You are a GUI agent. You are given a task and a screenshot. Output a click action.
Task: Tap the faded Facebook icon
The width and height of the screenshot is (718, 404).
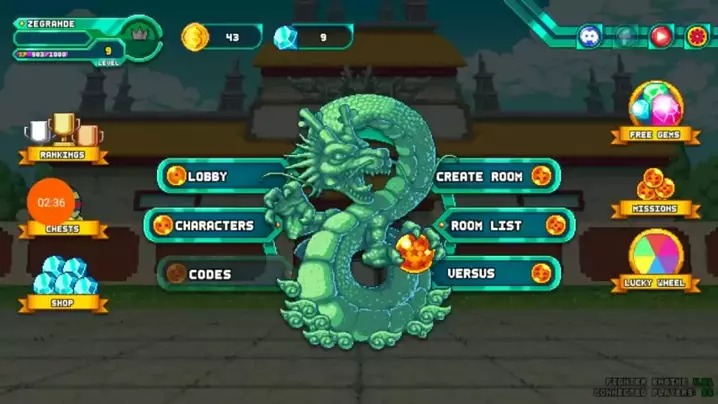point(626,37)
